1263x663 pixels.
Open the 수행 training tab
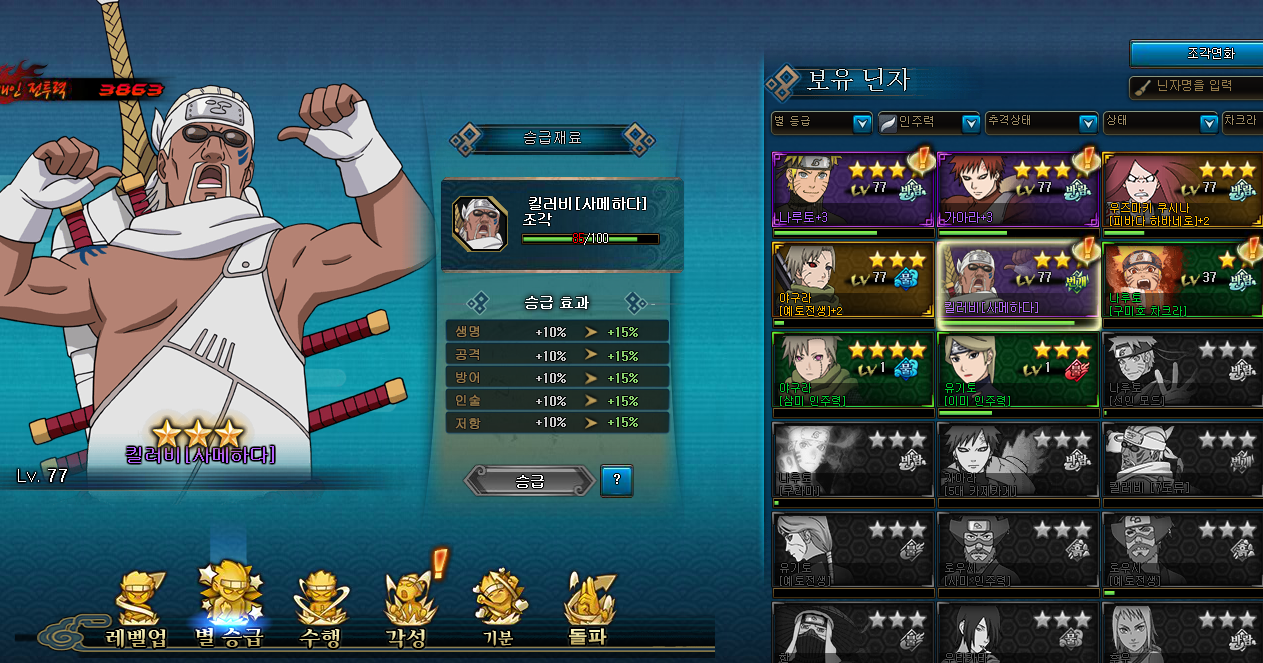(322, 610)
